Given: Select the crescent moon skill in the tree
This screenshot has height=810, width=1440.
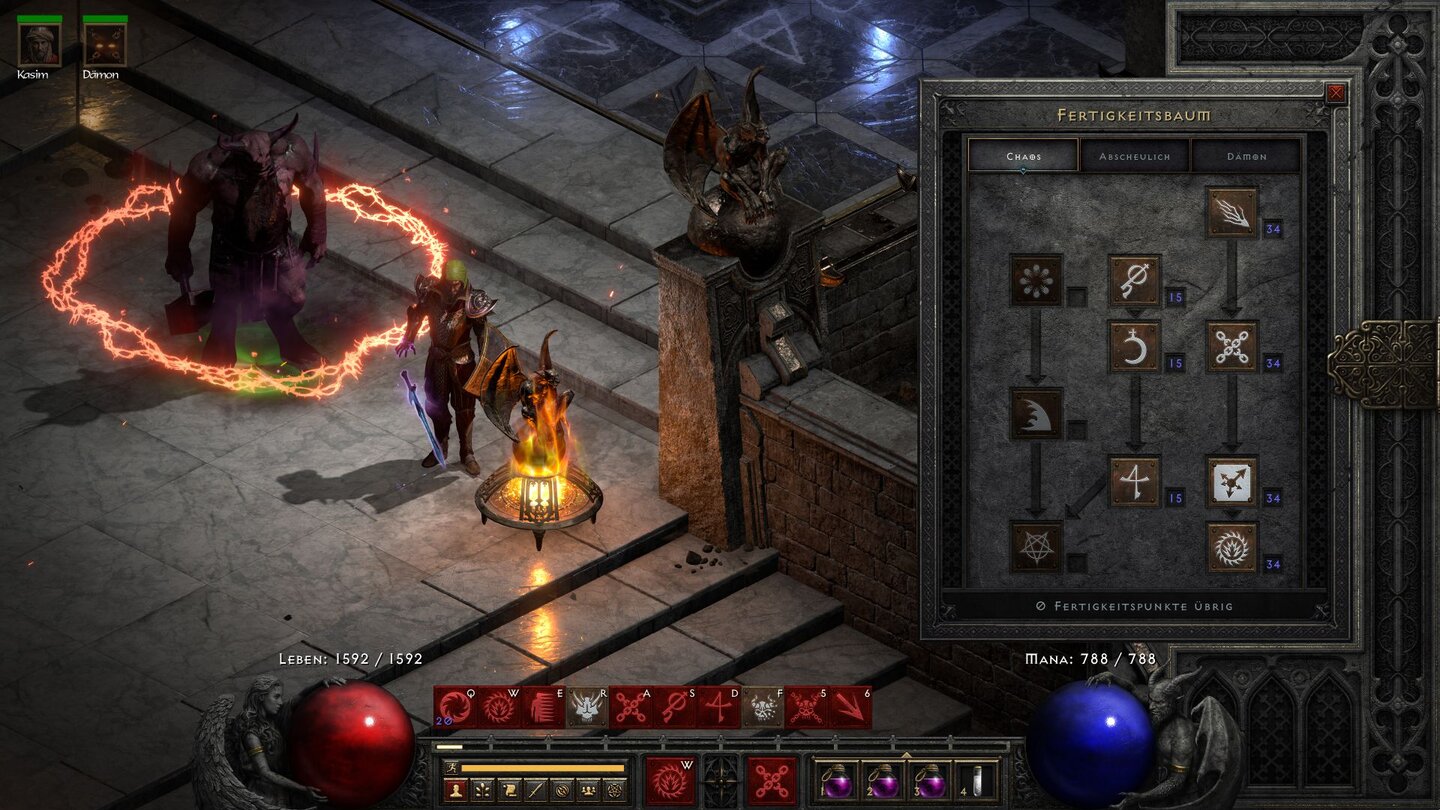Looking at the screenshot, I should pyautogui.click(x=1135, y=346).
